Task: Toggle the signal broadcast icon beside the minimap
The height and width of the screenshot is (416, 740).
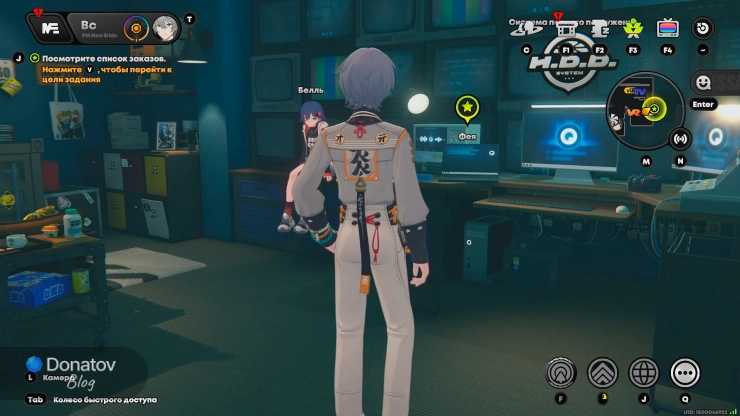Action: pyautogui.click(x=680, y=138)
